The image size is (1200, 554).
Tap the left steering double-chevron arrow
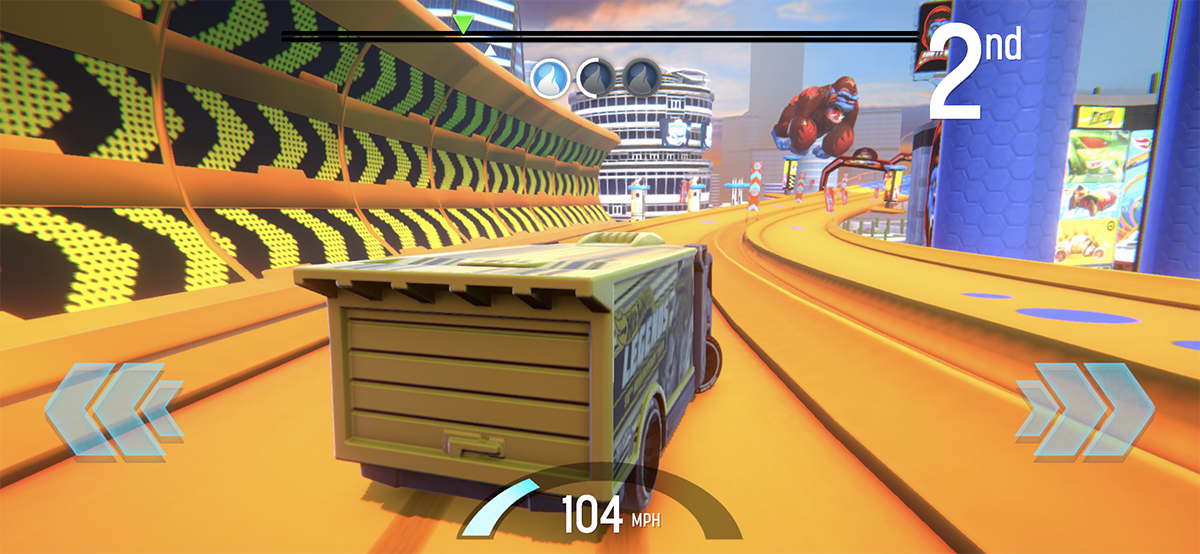coord(112,411)
